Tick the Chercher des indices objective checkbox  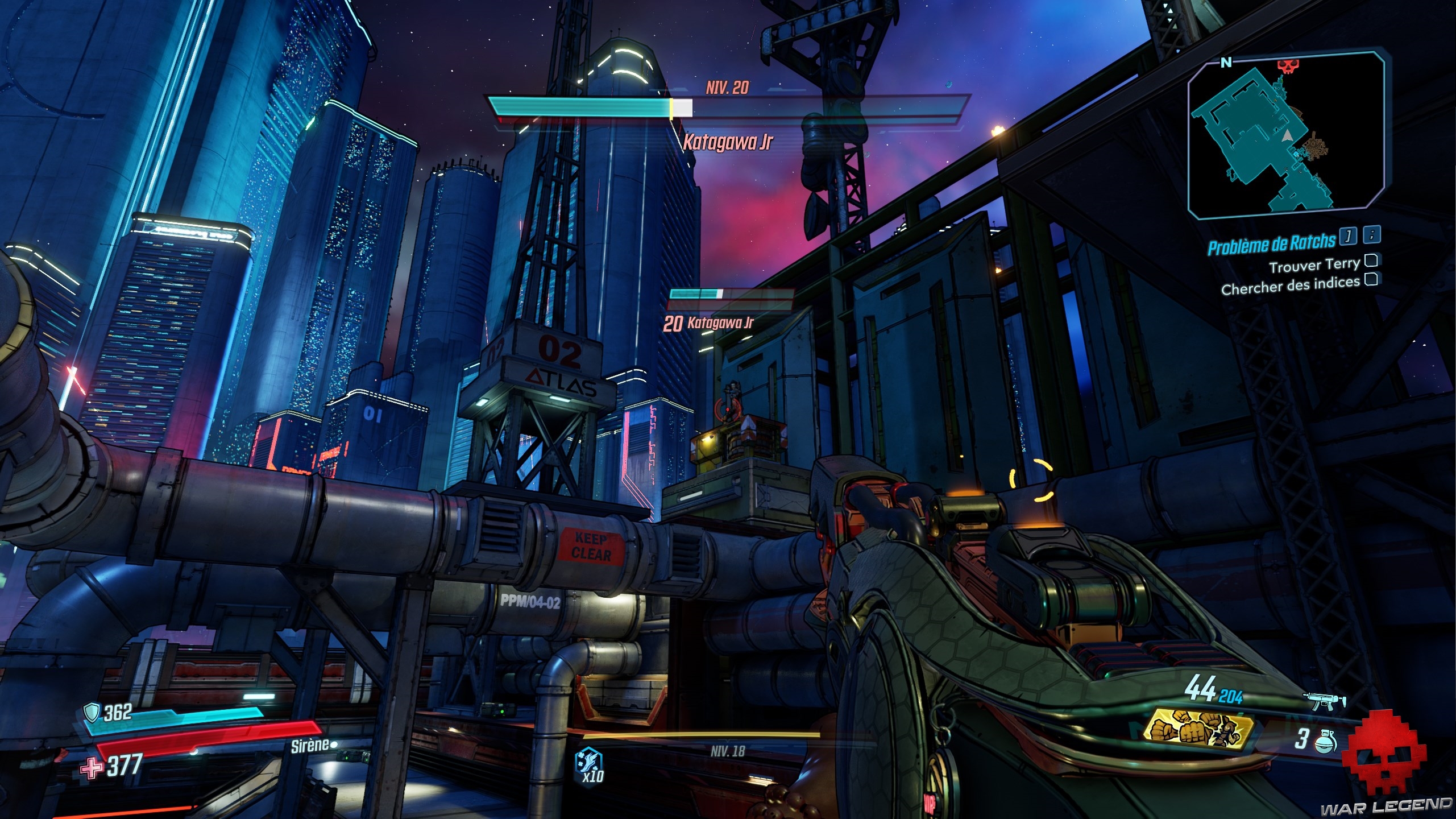(x=1371, y=279)
